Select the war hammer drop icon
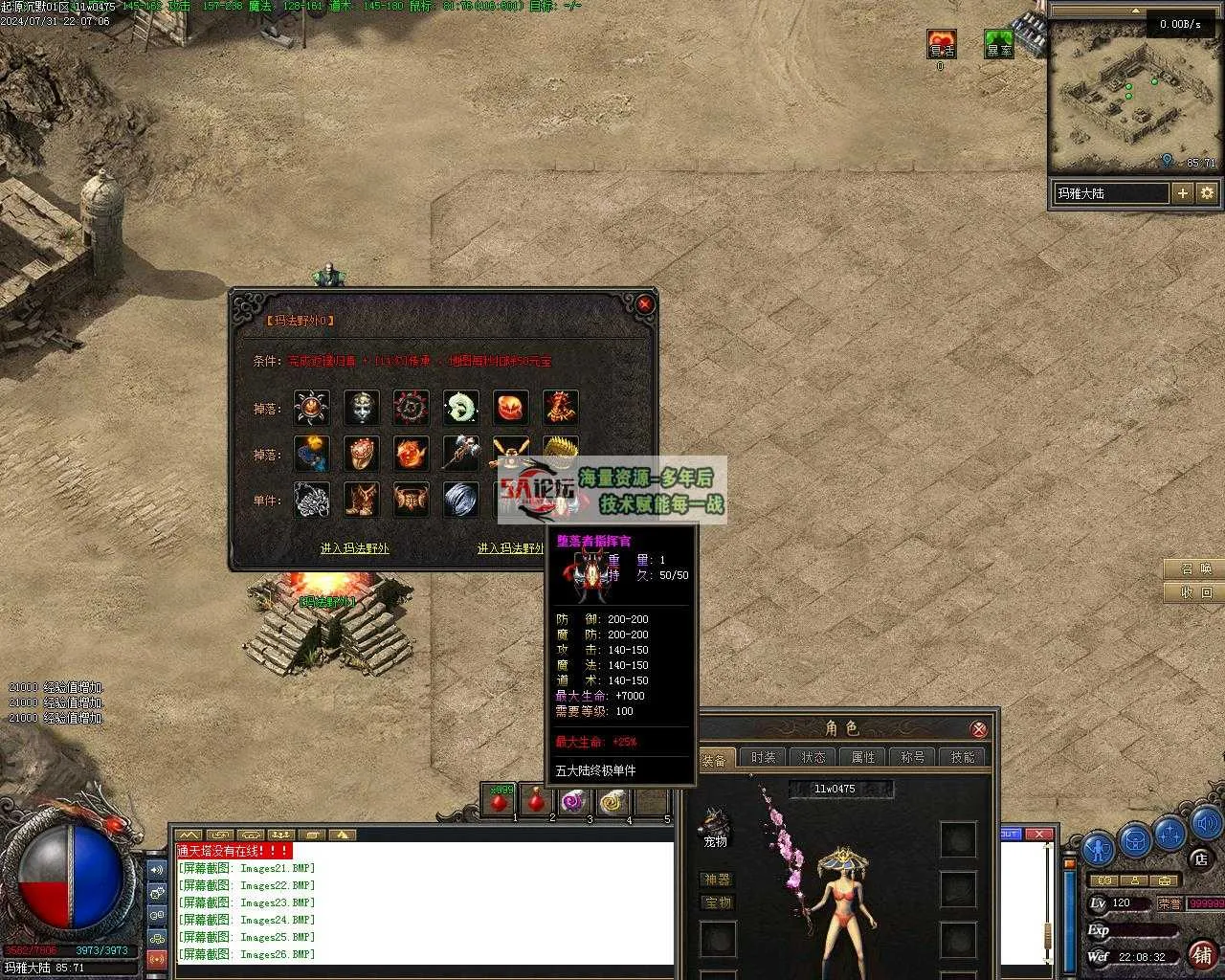The width and height of the screenshot is (1225, 980). tap(461, 454)
